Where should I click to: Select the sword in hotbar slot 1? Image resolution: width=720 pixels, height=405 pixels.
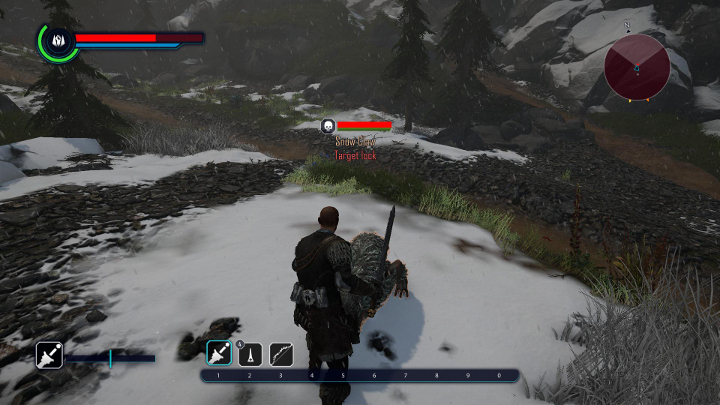218,353
